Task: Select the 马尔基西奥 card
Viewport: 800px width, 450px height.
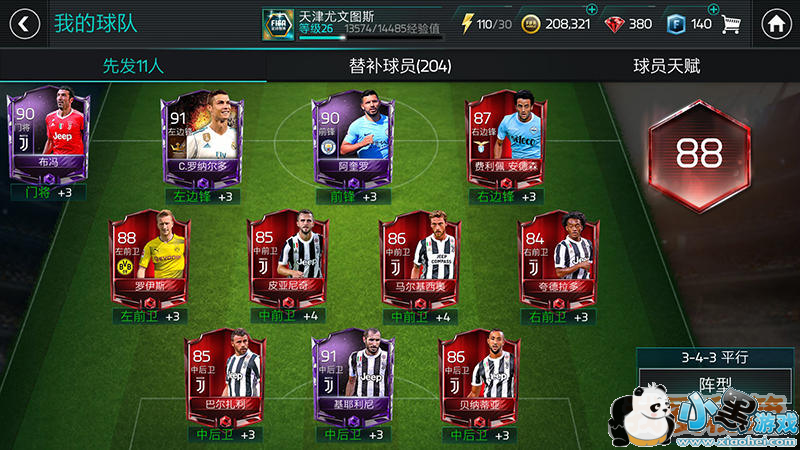Action: (x=420, y=257)
